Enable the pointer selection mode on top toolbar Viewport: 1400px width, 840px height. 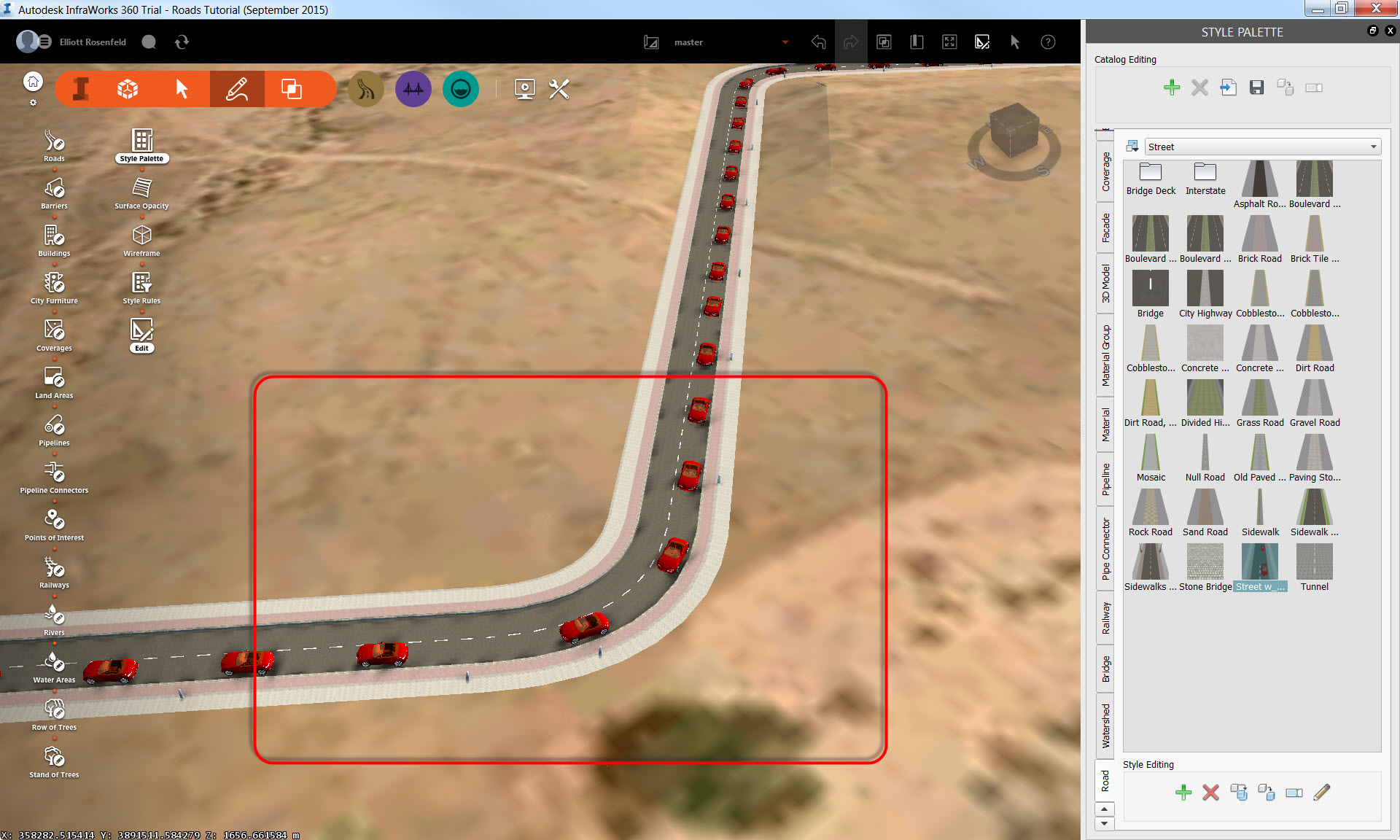[x=1015, y=42]
